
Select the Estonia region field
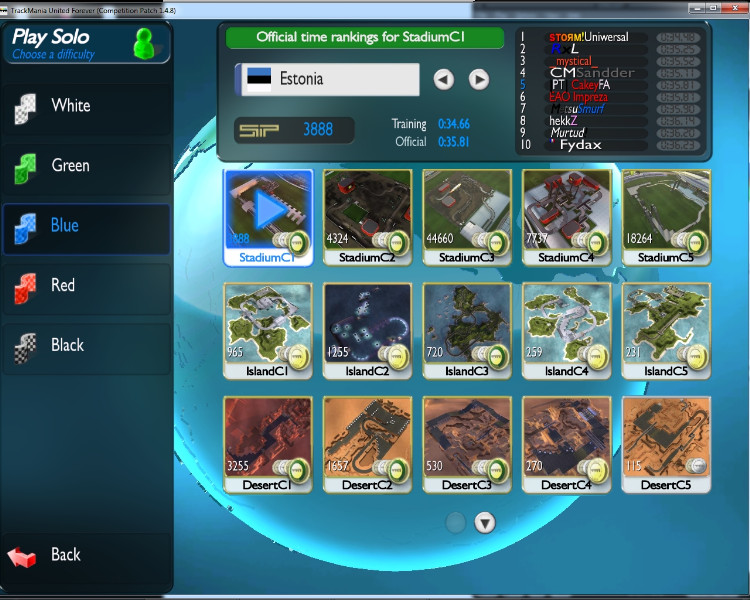(327, 79)
